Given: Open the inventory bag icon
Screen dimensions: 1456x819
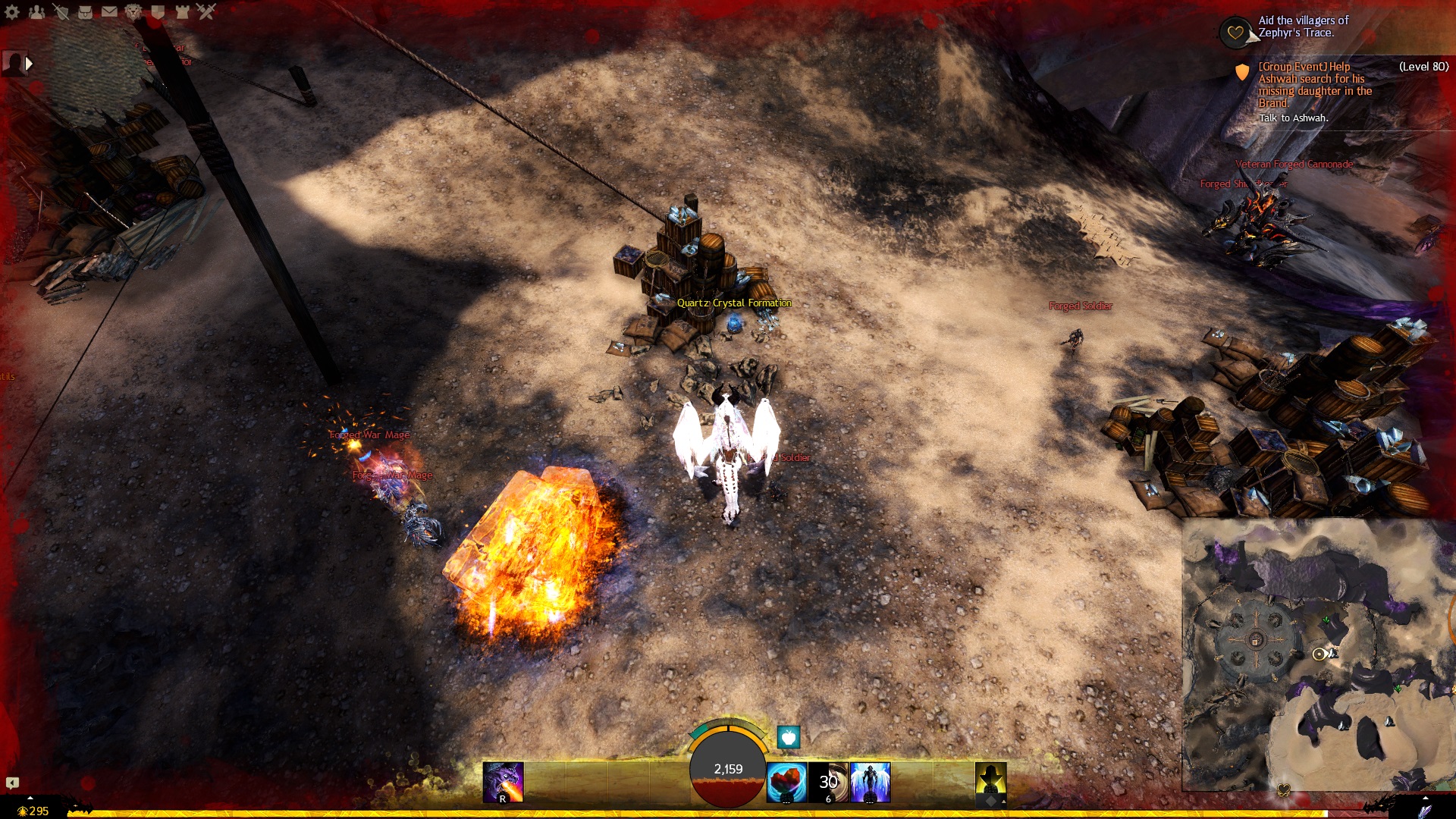Looking at the screenshot, I should 85,11.
